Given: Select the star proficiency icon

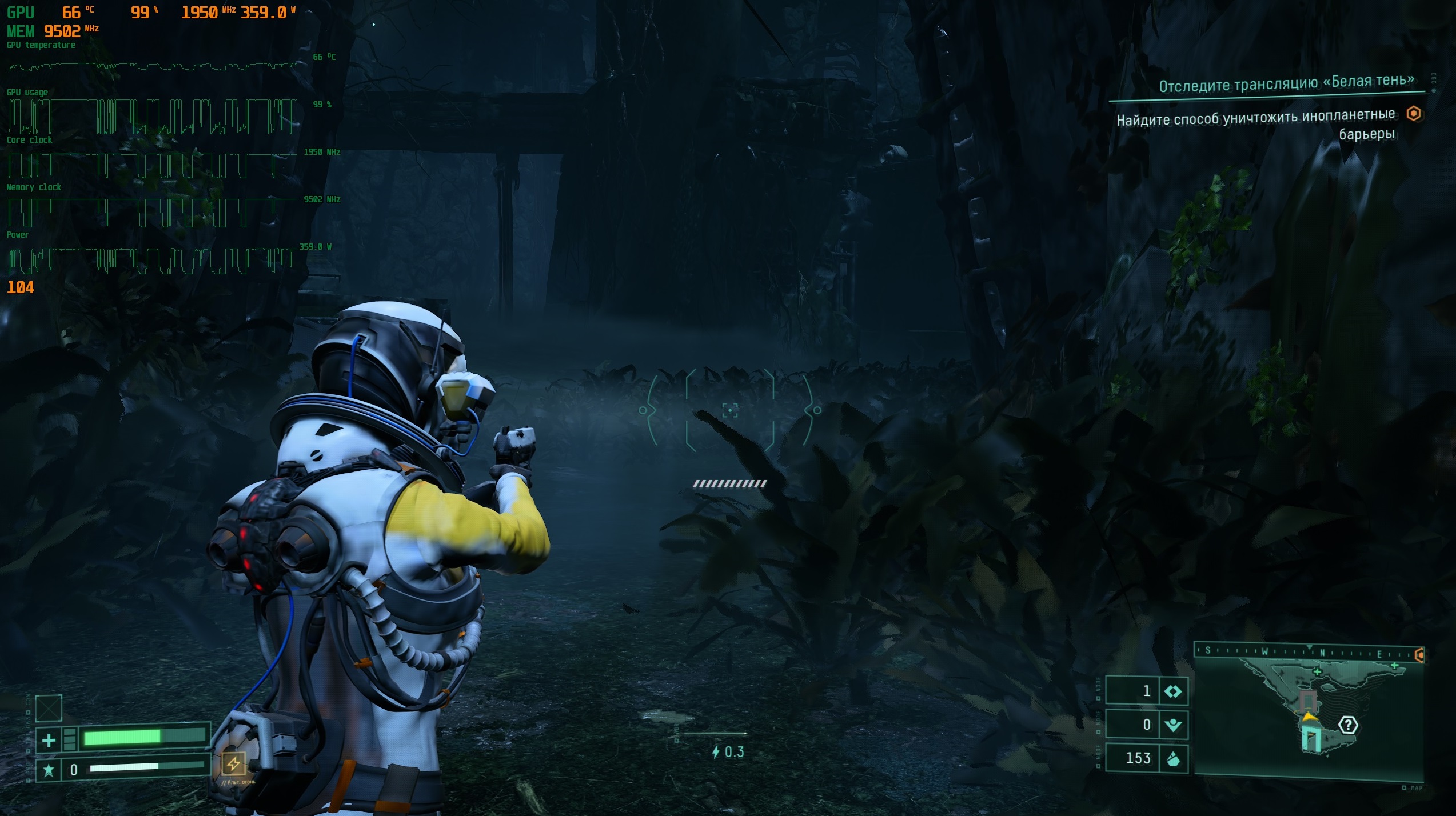Looking at the screenshot, I should click(49, 770).
